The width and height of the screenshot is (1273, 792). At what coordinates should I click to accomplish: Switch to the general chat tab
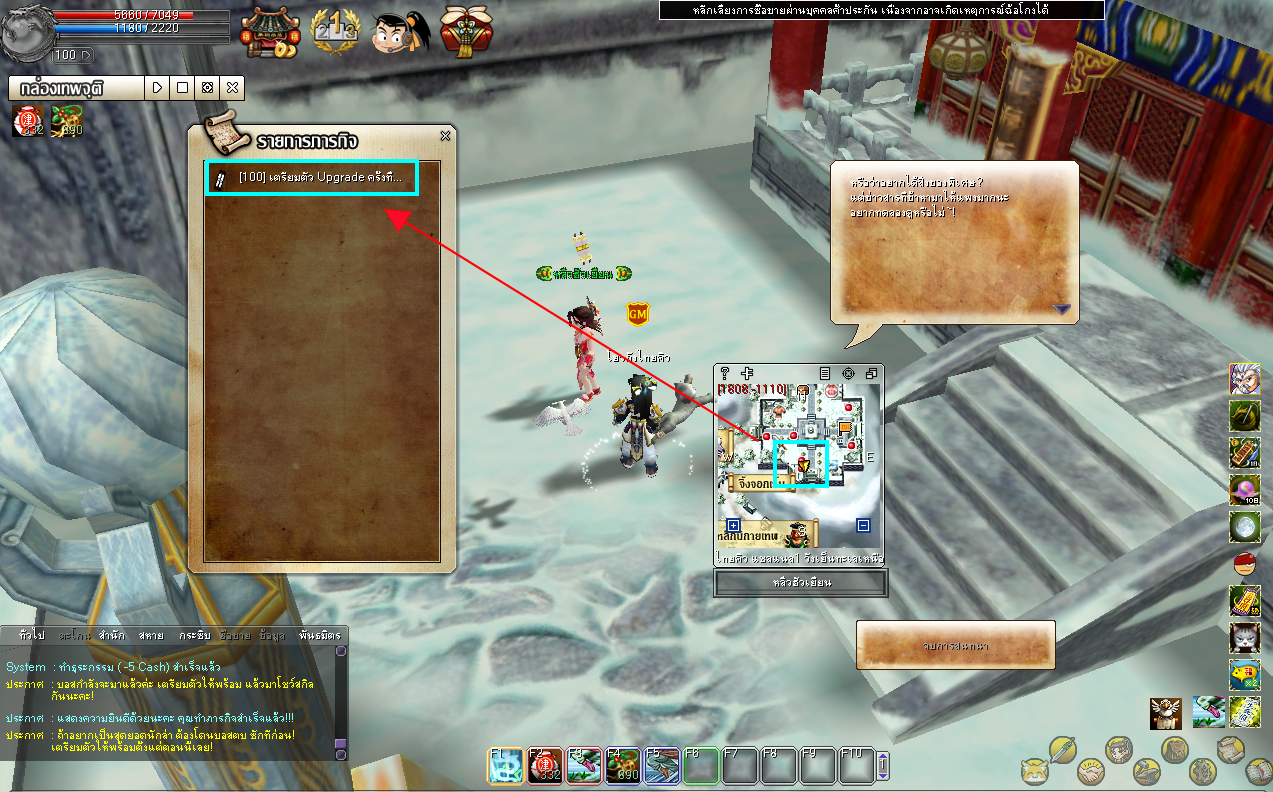coord(31,635)
